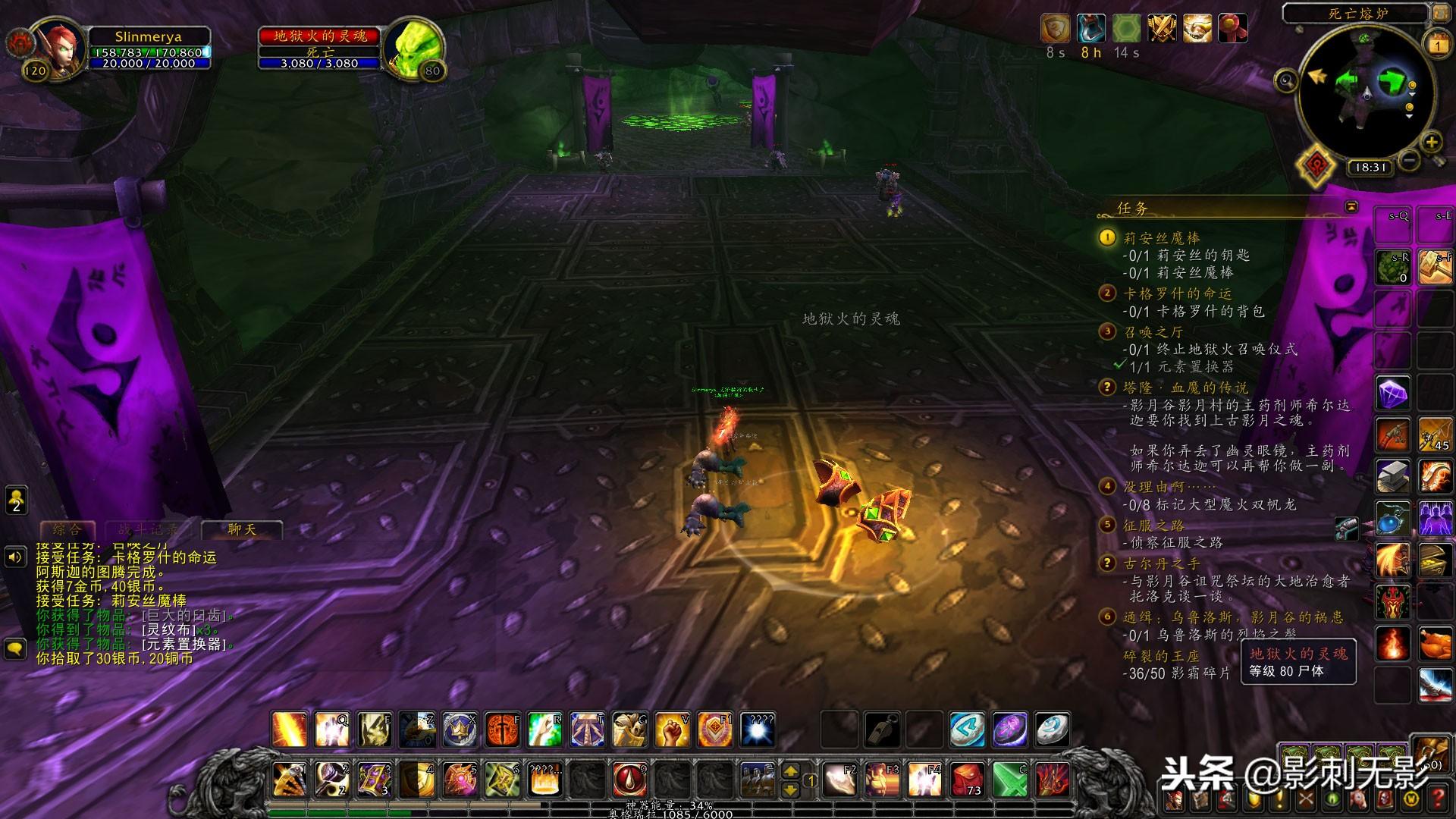This screenshot has height=819, width=1456.
Task: Zoom in the minimap with the plus button
Action: point(1431,142)
